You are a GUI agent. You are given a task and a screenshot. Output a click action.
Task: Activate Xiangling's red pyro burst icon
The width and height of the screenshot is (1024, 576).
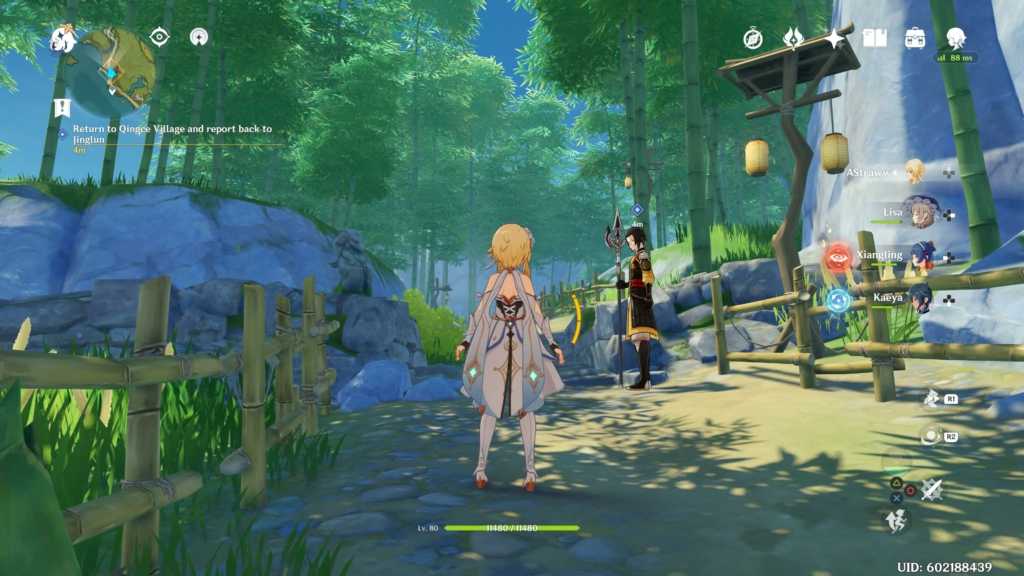(x=837, y=258)
